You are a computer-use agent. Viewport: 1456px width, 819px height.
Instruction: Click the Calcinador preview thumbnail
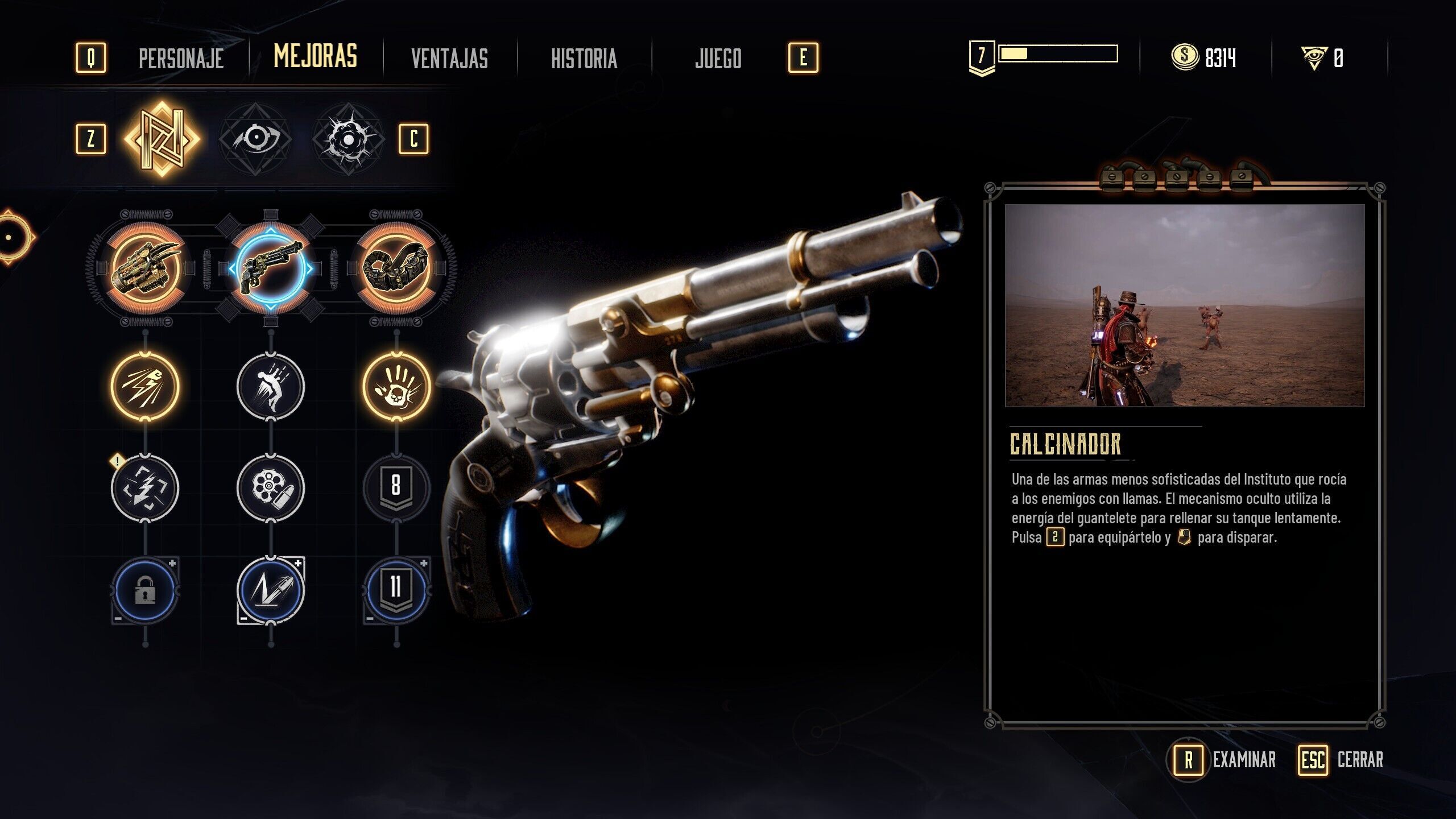[1184, 305]
